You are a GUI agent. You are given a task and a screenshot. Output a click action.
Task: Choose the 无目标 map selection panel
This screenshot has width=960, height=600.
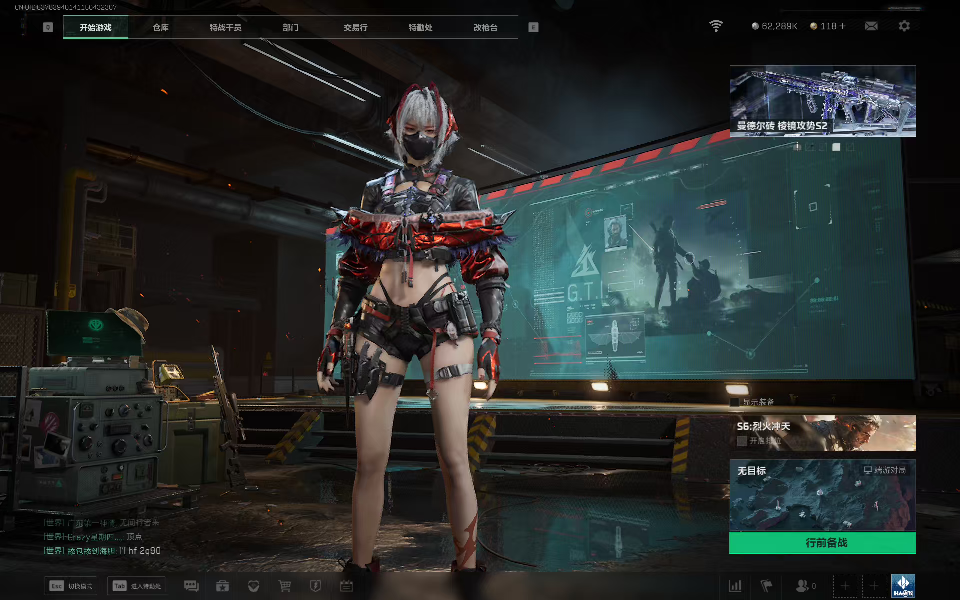tap(822, 495)
